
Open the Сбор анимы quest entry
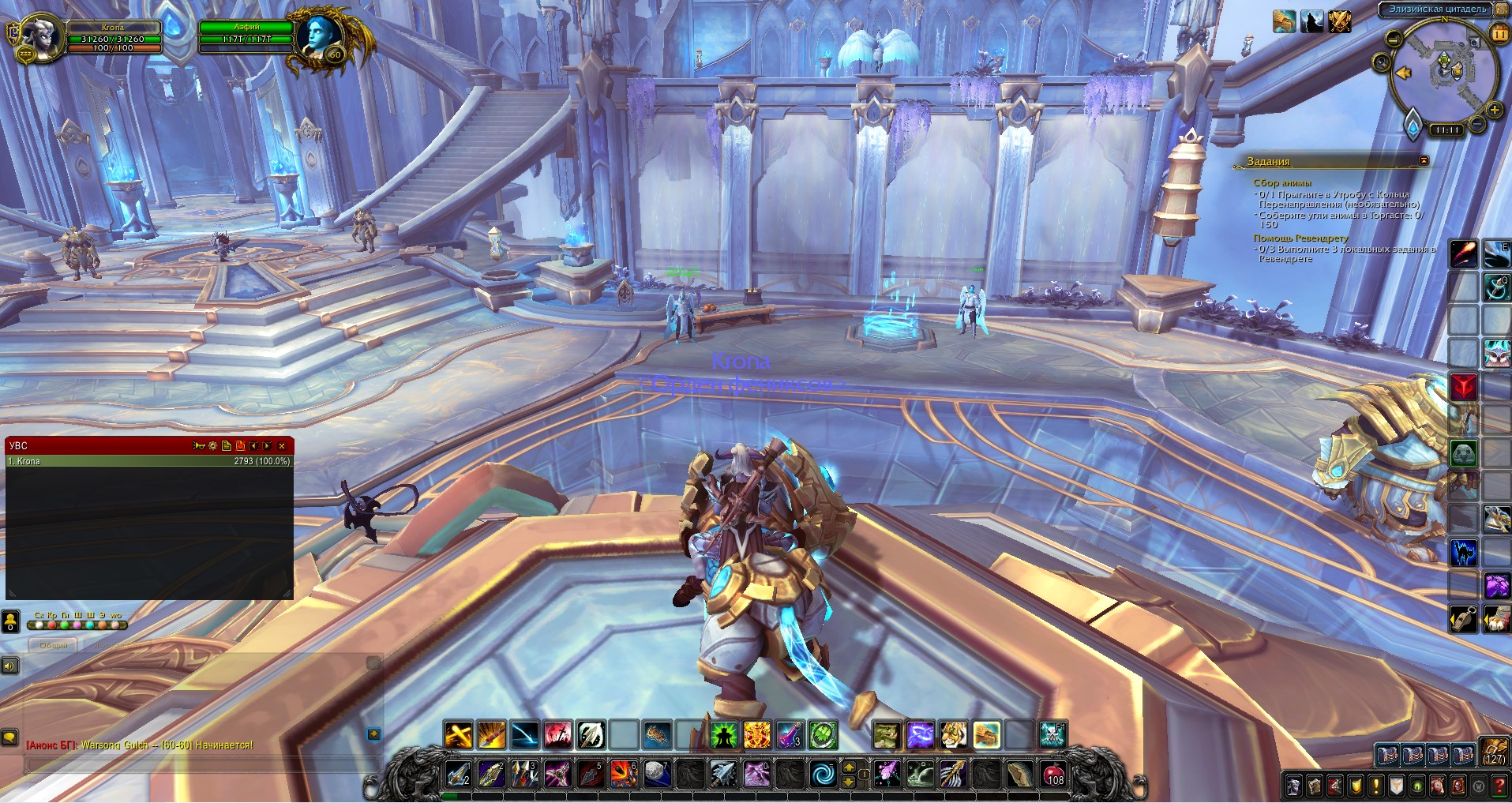tap(1281, 182)
